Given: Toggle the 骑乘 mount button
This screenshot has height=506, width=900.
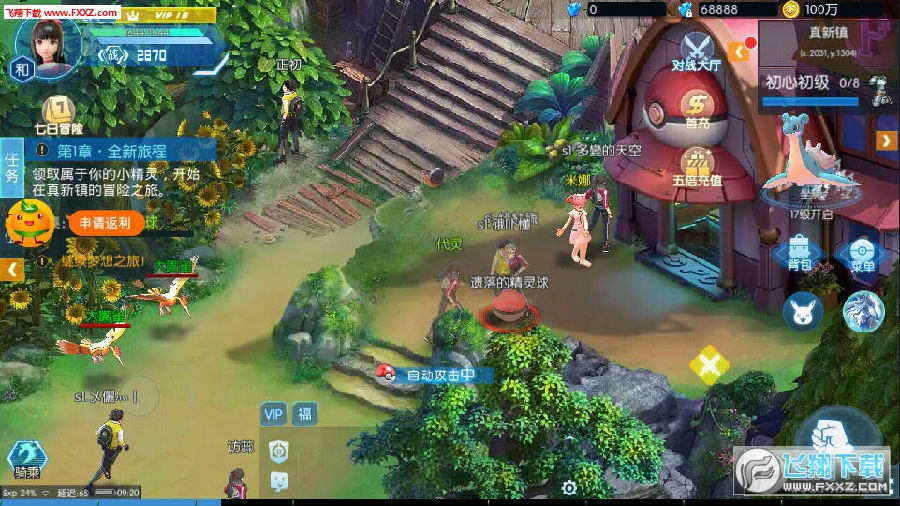Looking at the screenshot, I should [x=27, y=460].
